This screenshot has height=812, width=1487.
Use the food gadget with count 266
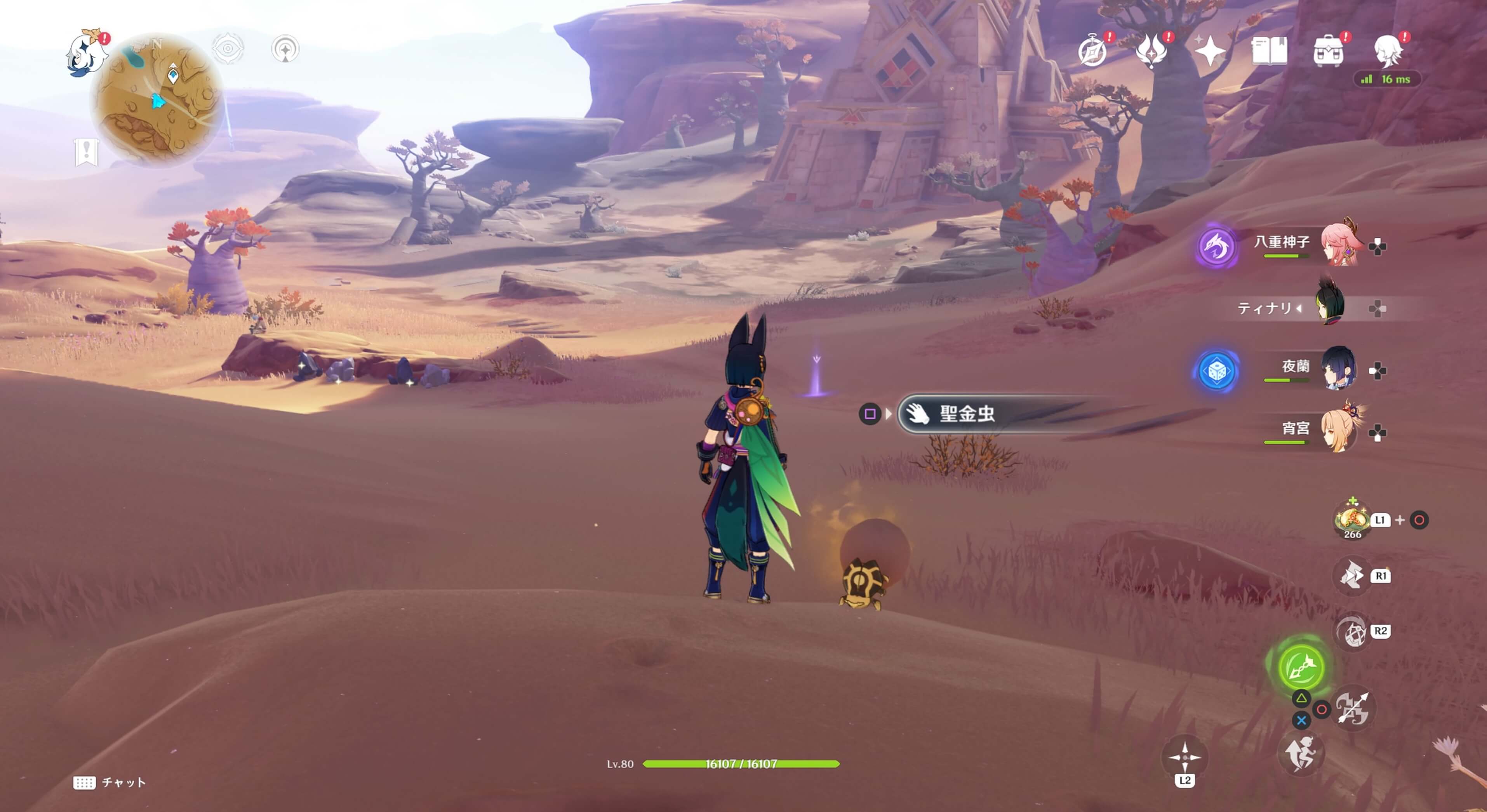tap(1352, 519)
